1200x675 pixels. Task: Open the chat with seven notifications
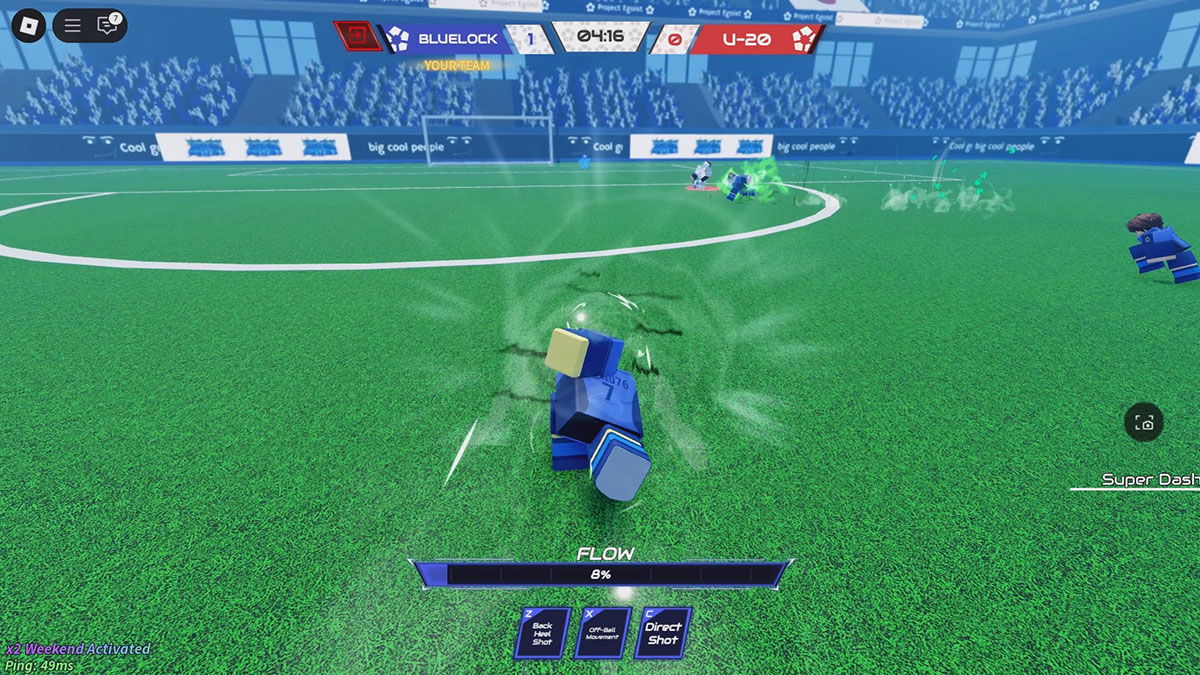coord(108,26)
